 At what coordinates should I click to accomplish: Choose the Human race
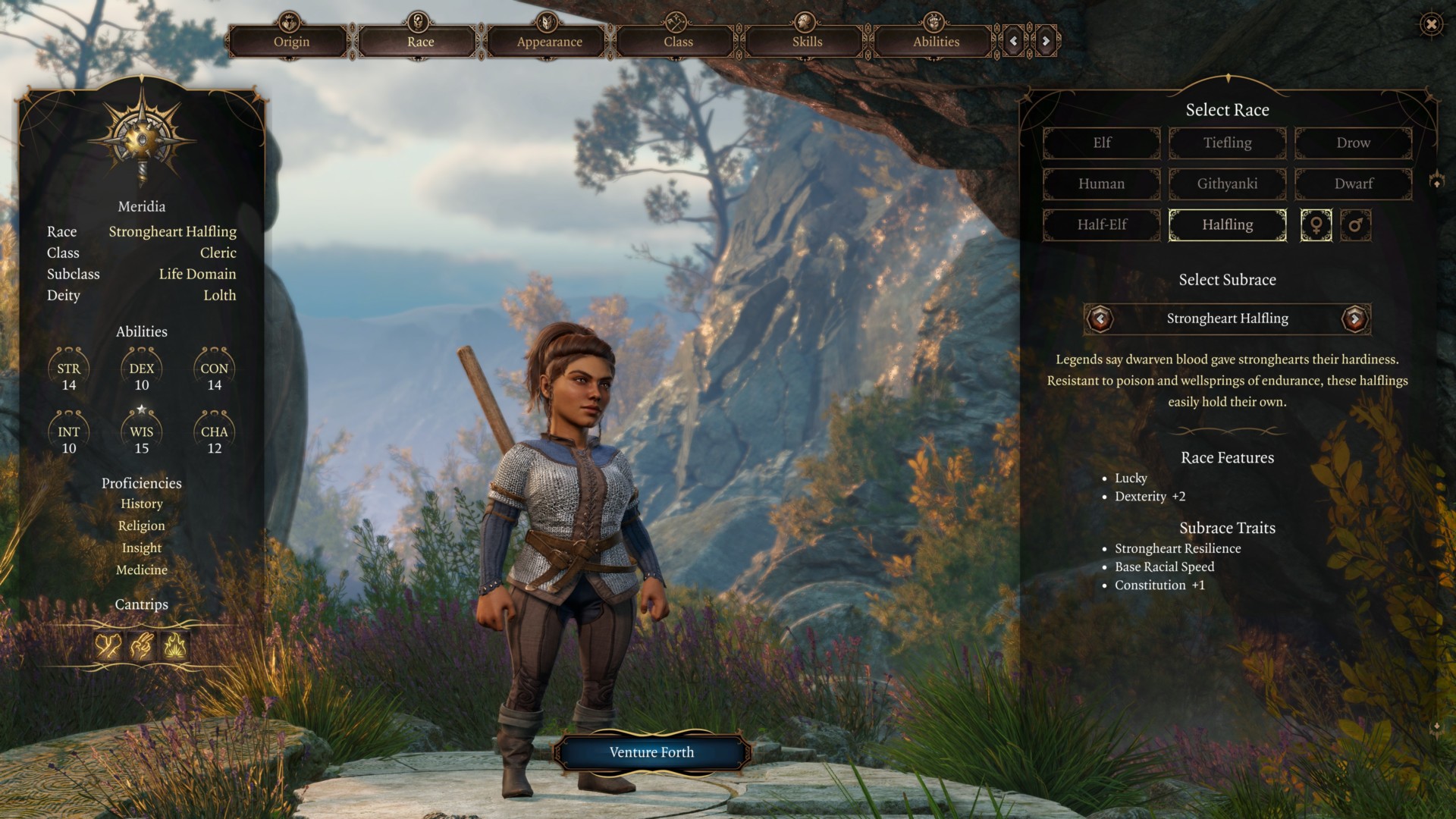tap(1102, 184)
